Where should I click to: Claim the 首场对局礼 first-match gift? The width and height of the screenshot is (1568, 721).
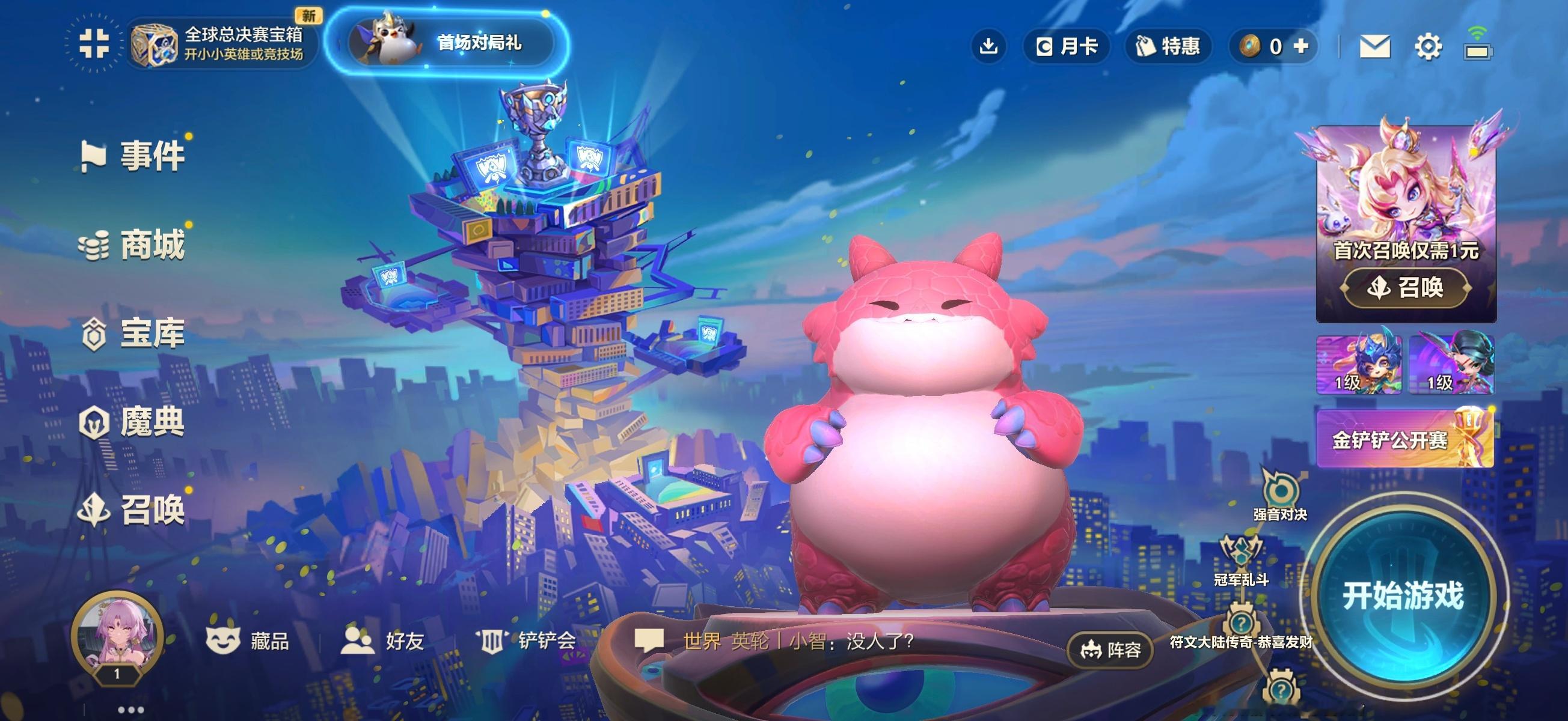tap(447, 43)
